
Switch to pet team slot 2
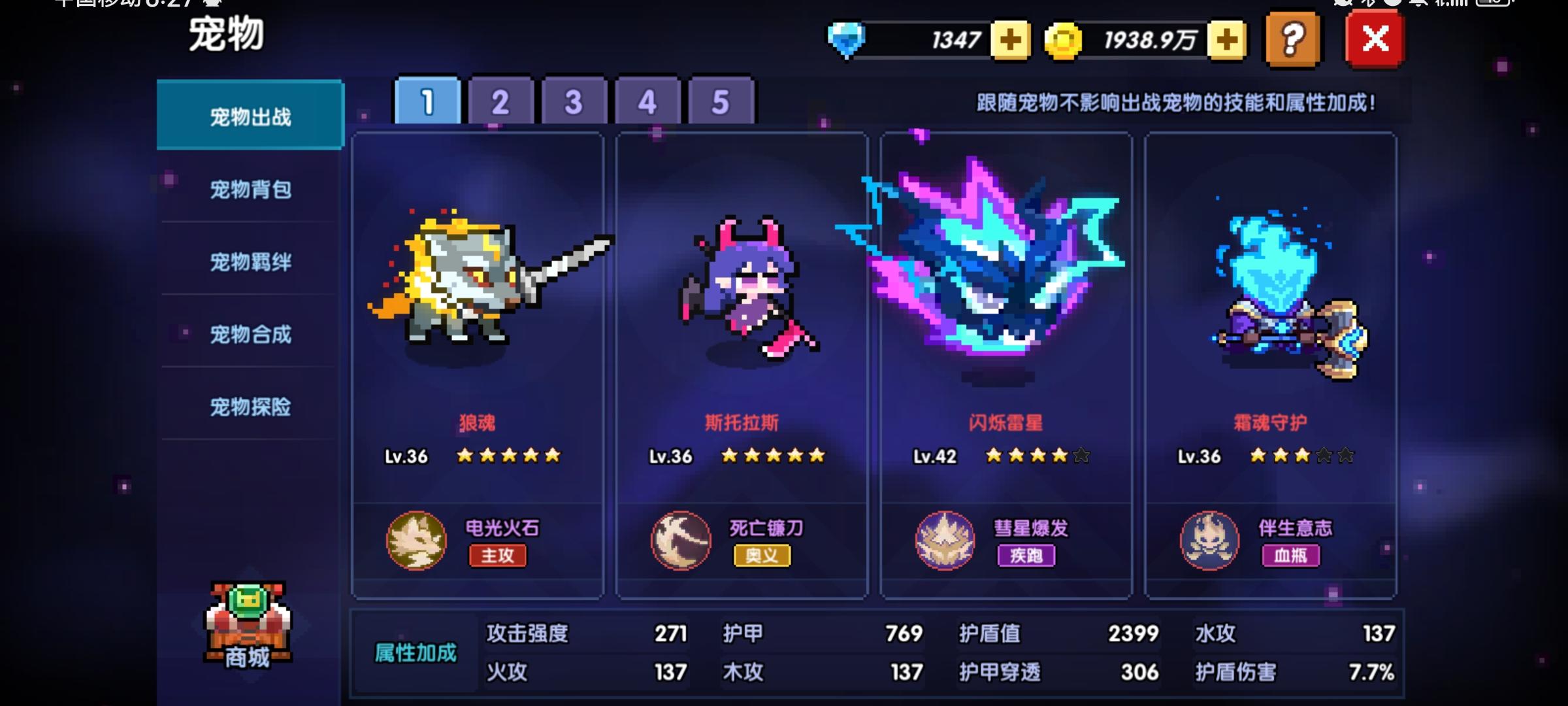coord(499,101)
